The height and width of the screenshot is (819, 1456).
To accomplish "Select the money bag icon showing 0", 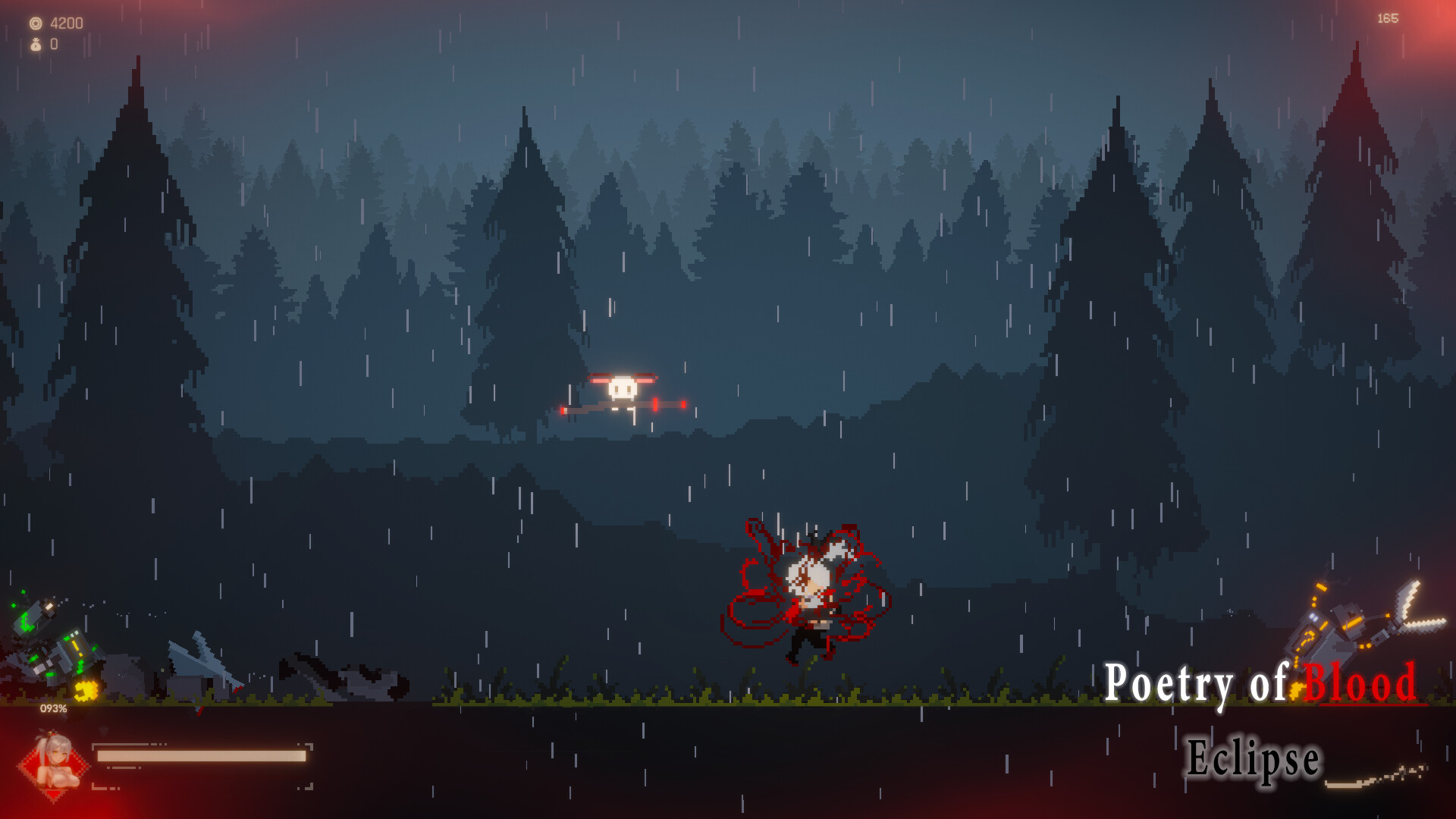I will pyautogui.click(x=35, y=44).
